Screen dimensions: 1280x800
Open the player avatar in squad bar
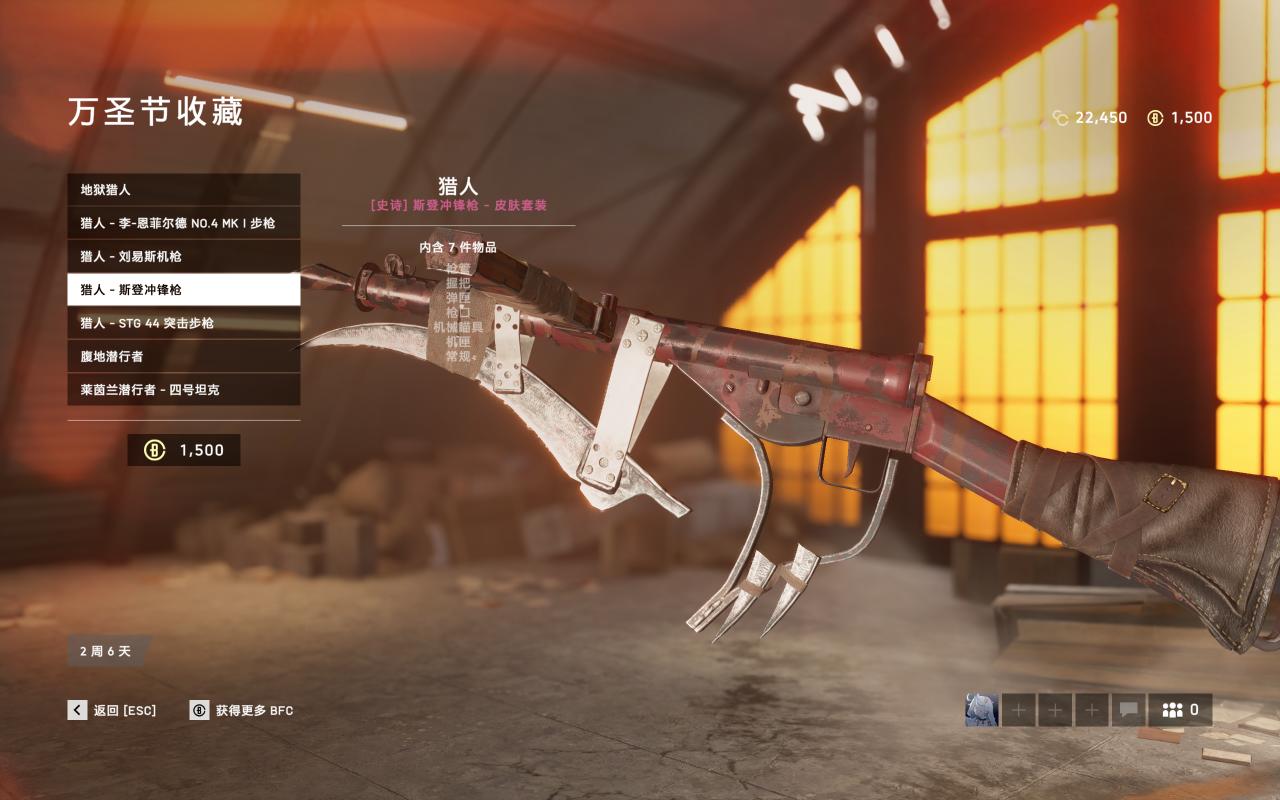pyautogui.click(x=981, y=710)
